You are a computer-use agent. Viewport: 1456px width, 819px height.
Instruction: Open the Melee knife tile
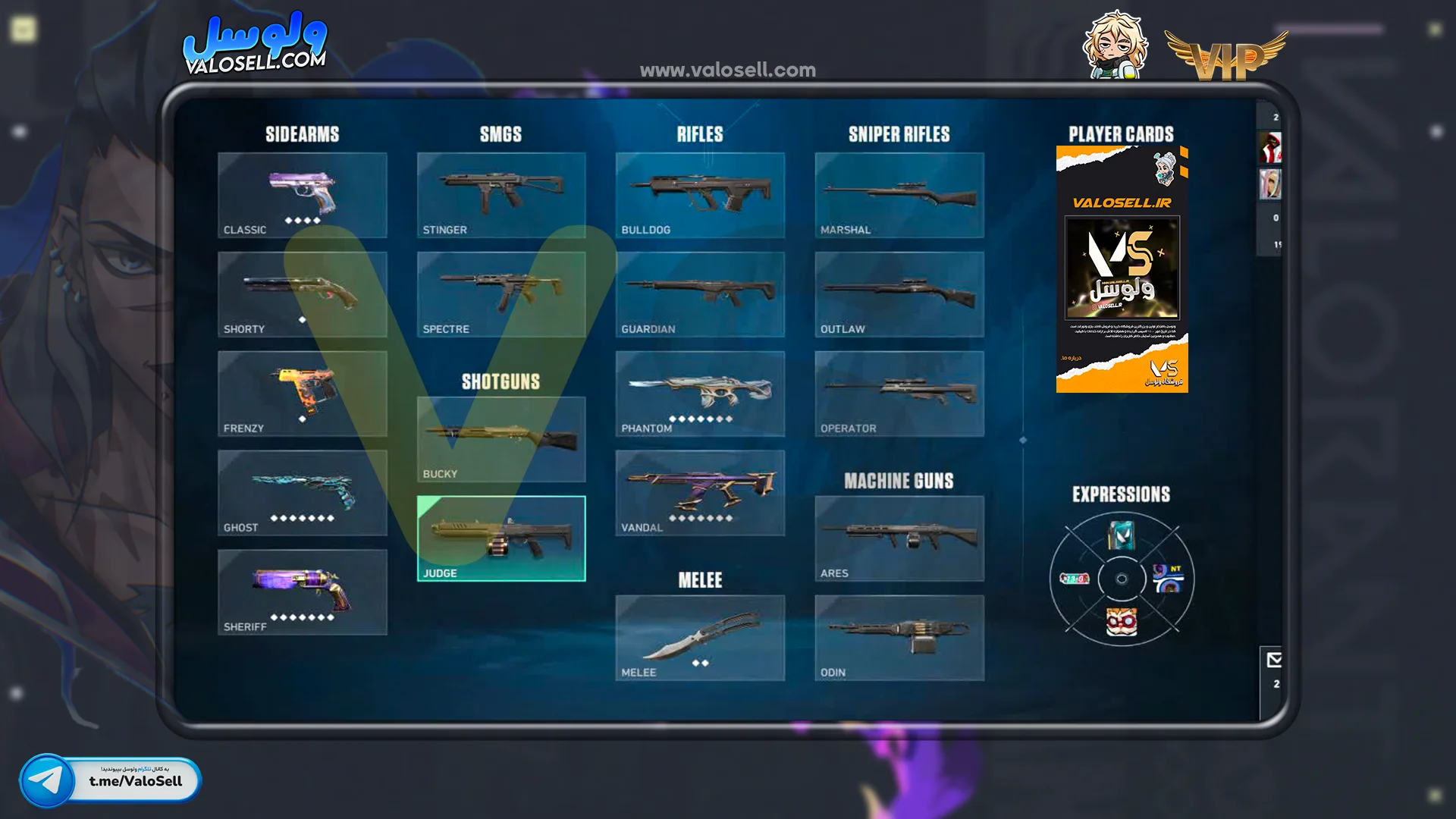pyautogui.click(x=700, y=638)
